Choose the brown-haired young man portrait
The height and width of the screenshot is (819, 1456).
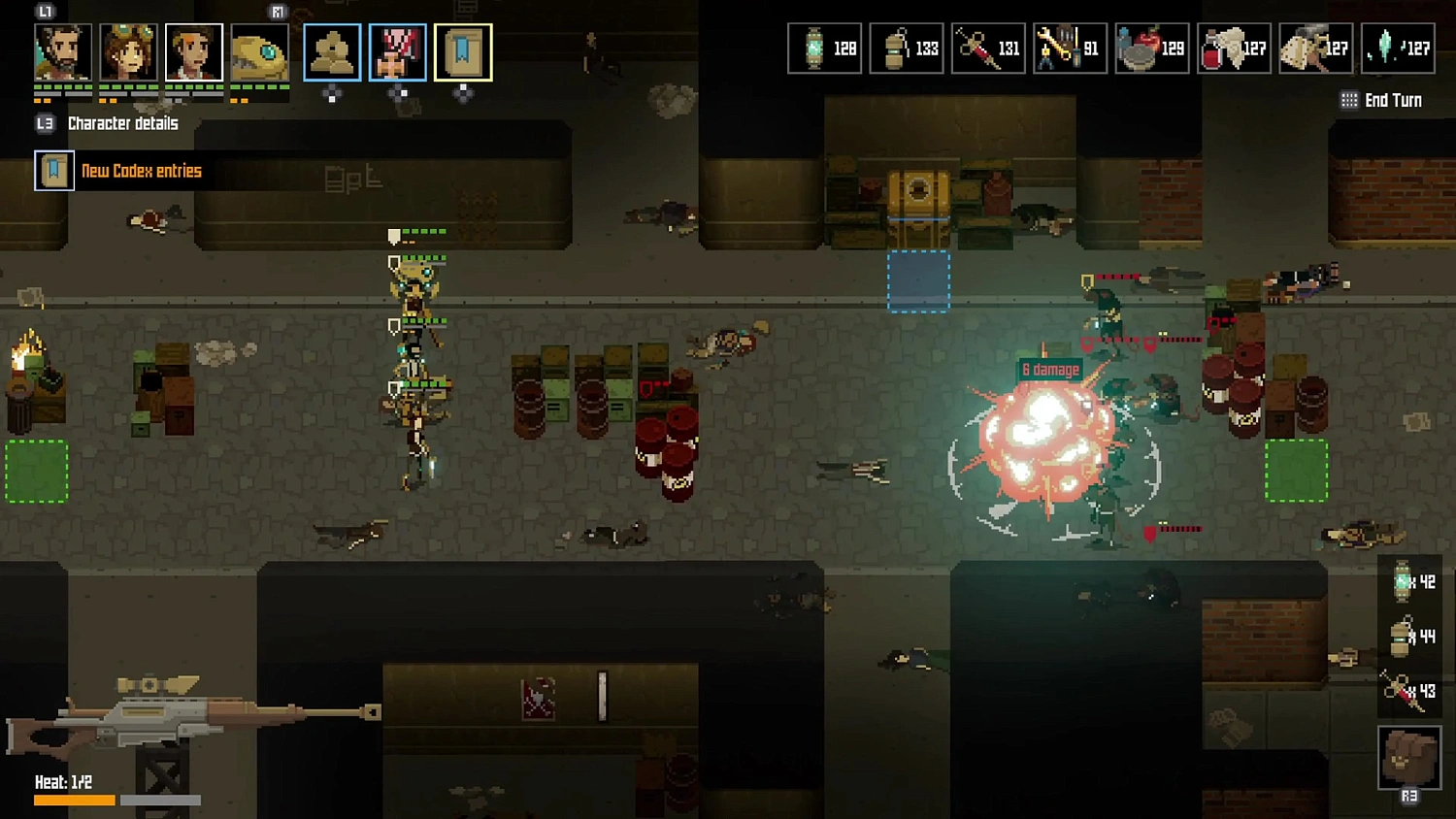click(193, 52)
